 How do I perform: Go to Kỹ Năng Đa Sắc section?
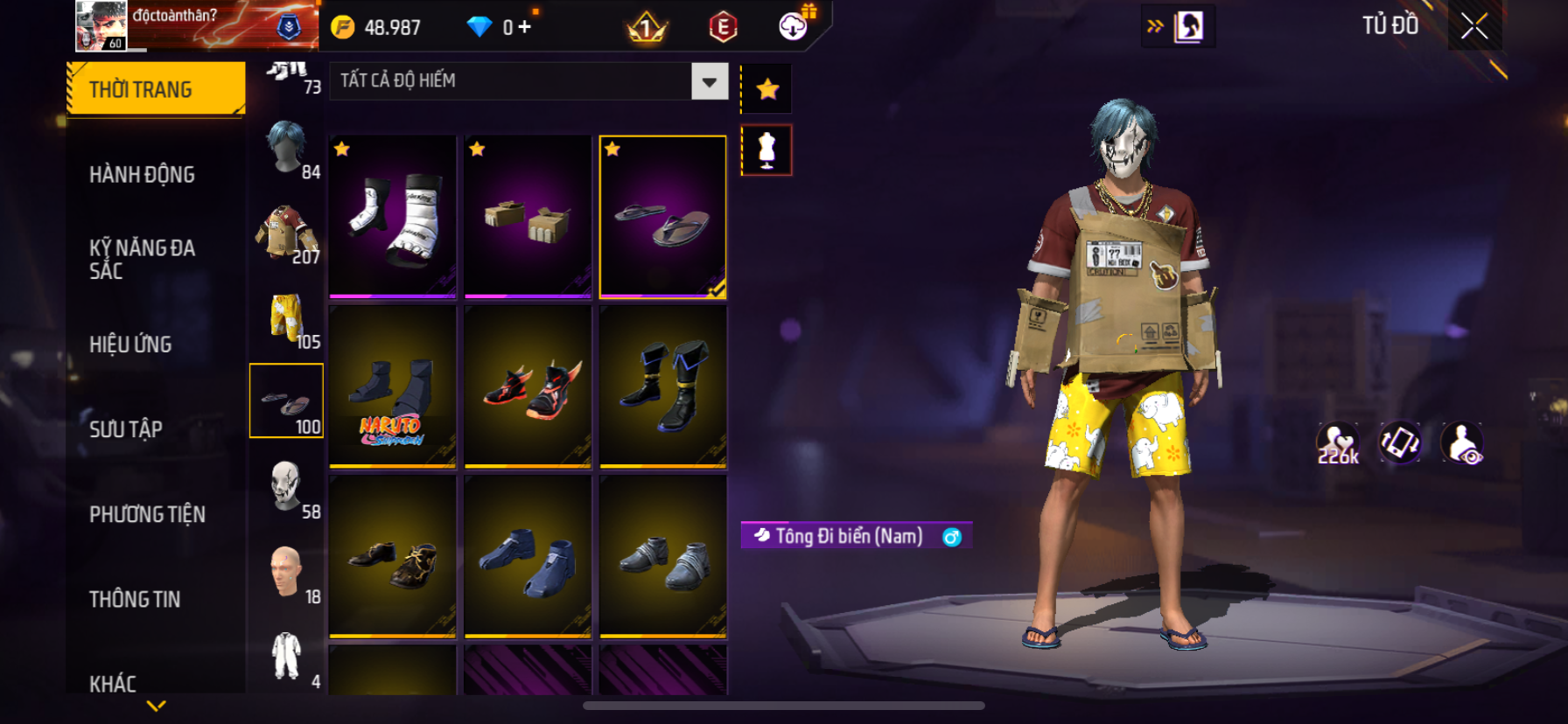tap(142, 259)
